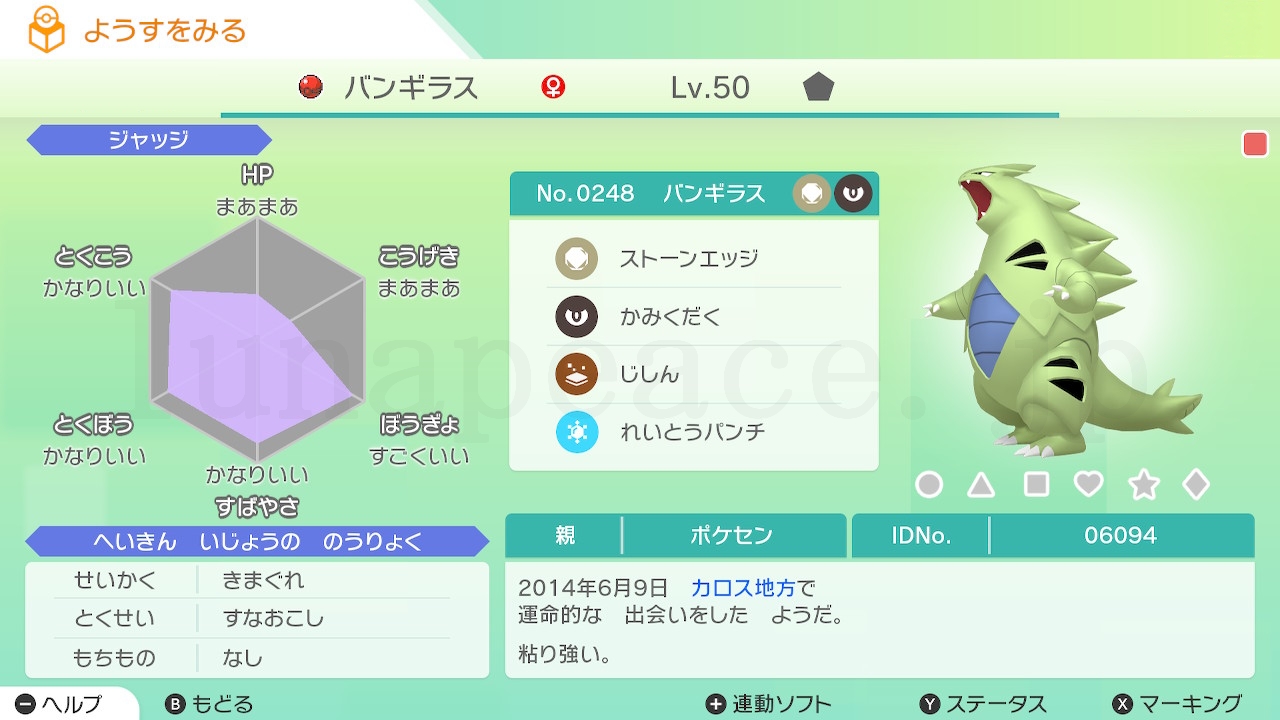The image size is (1280, 720).
Task: Click the red marking square in the corner
Action: click(x=1254, y=143)
